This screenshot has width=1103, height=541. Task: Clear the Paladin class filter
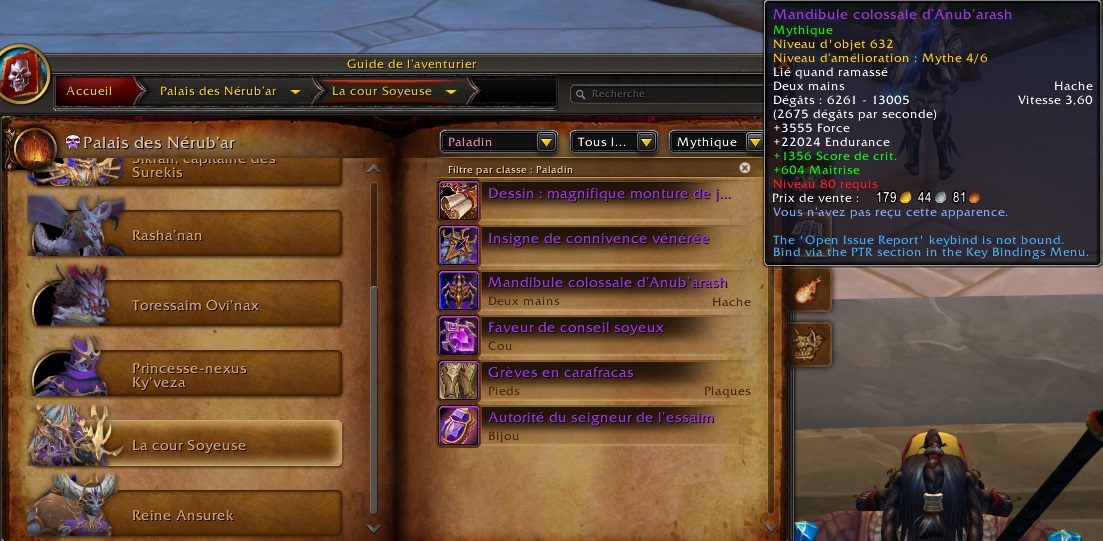pyautogui.click(x=744, y=169)
